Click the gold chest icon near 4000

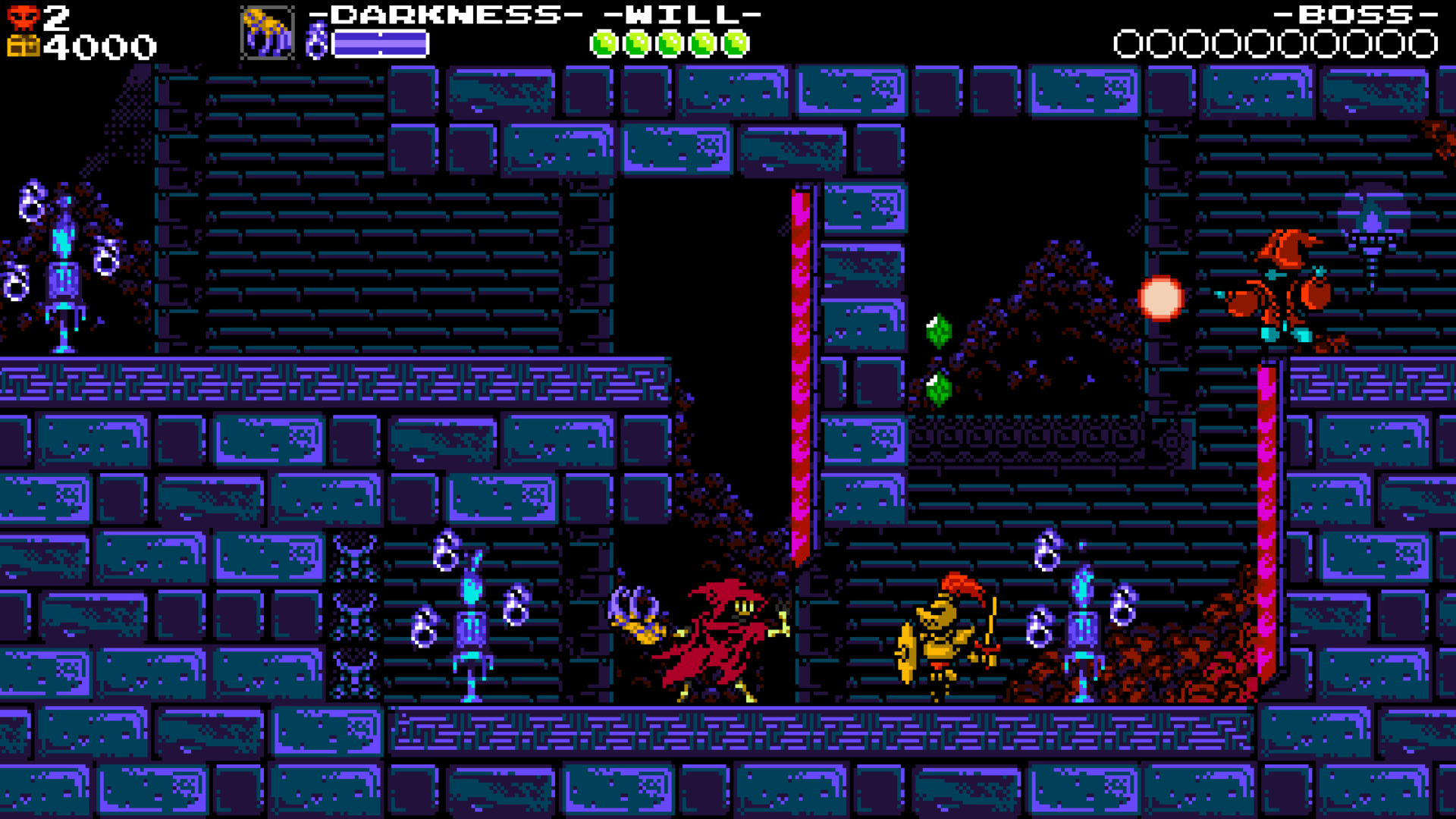pos(23,45)
